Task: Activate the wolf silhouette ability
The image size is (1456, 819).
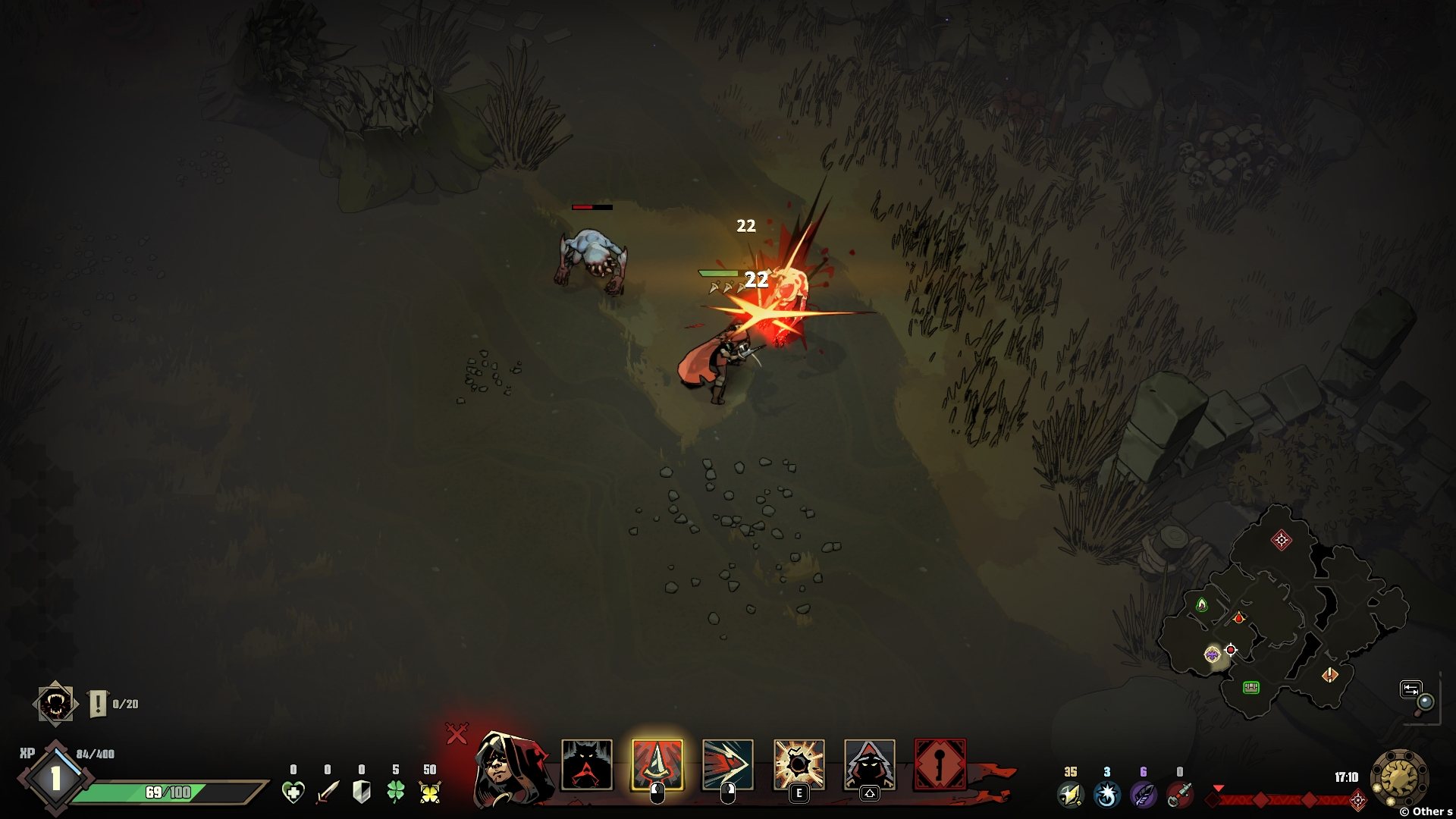Action: [x=586, y=764]
